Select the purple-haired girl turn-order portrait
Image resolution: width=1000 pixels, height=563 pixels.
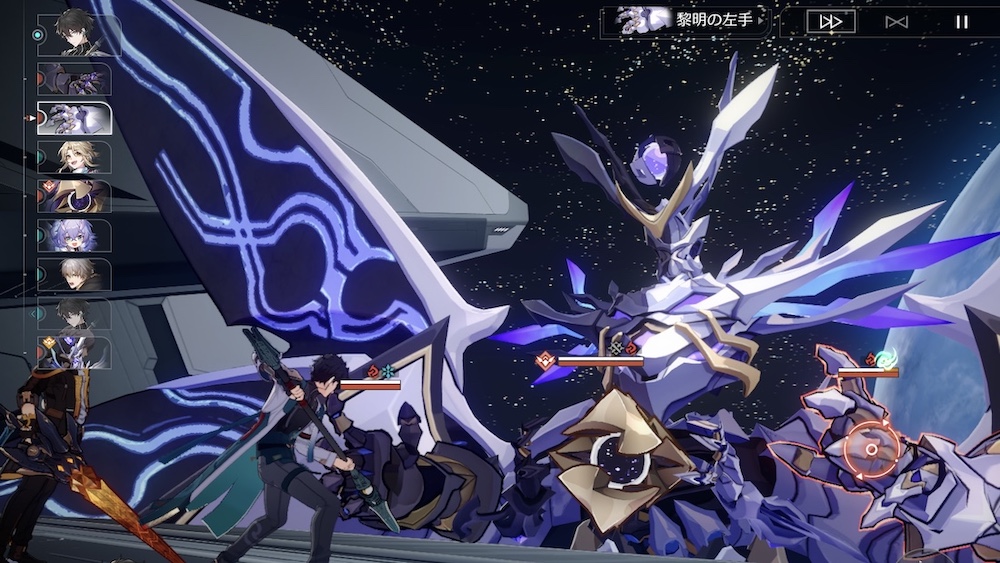click(75, 235)
